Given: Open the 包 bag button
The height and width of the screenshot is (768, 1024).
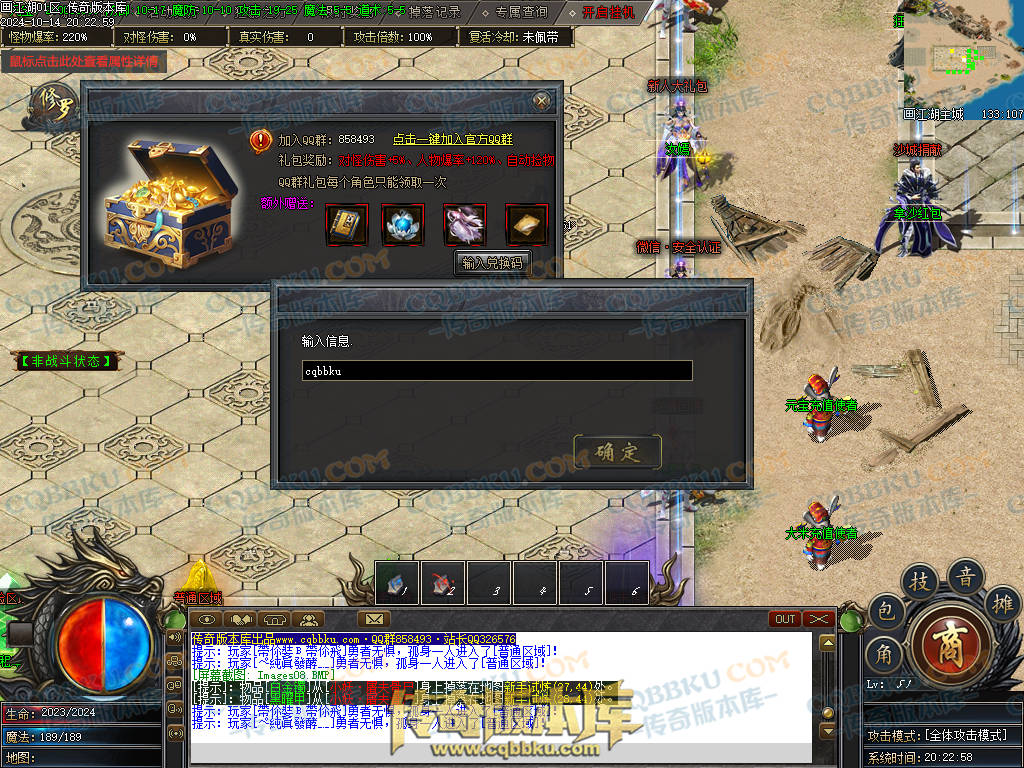Looking at the screenshot, I should [885, 611].
